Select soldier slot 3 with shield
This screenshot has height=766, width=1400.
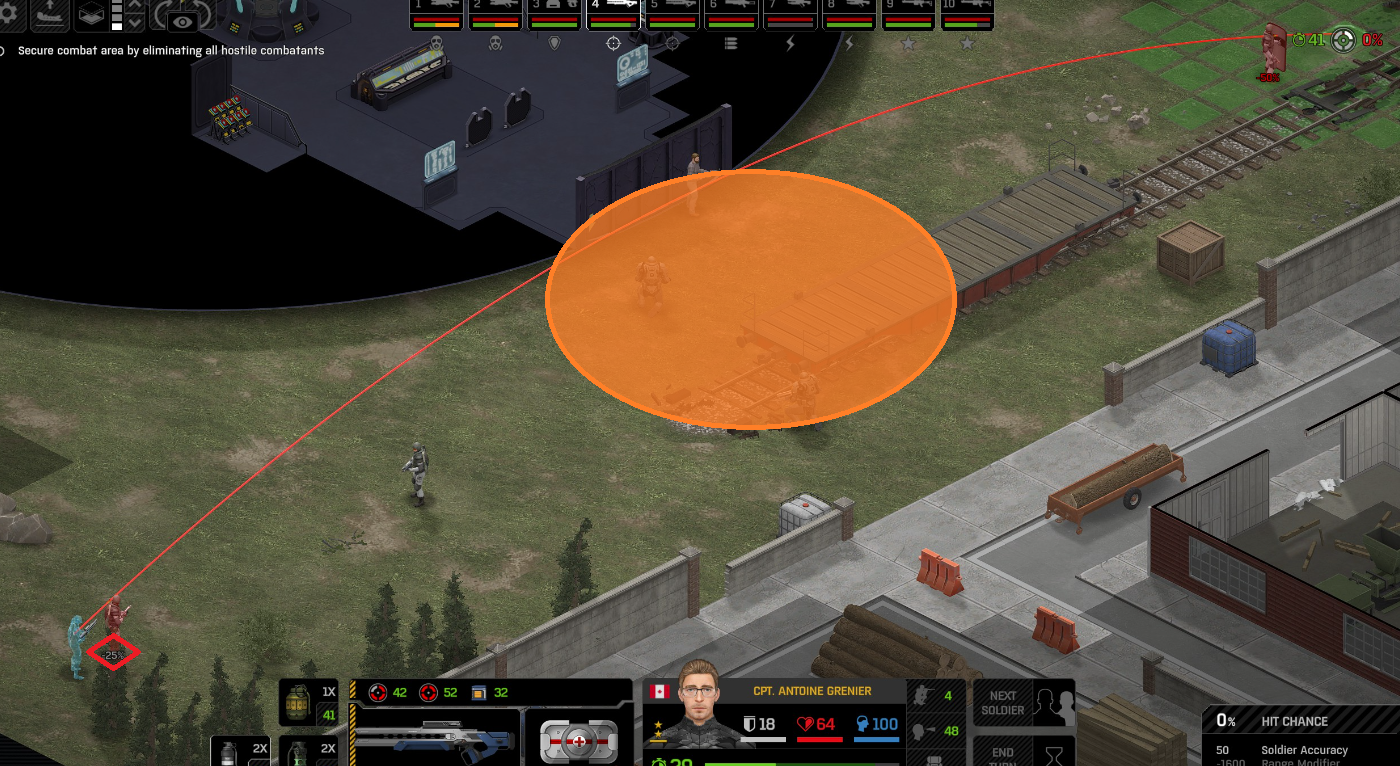(554, 13)
